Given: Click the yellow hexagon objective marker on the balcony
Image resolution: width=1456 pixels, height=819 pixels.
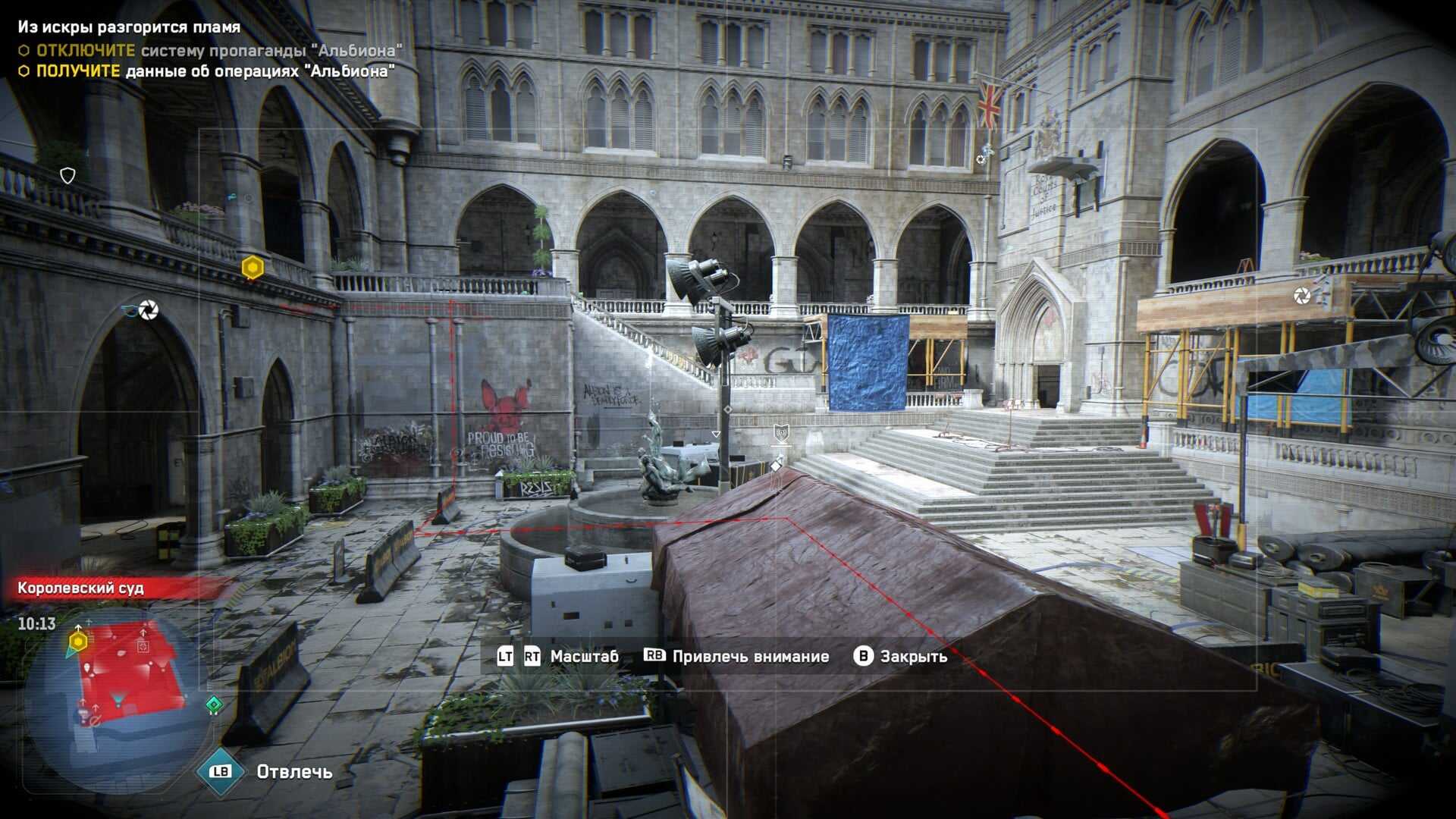Looking at the screenshot, I should (x=253, y=267).
